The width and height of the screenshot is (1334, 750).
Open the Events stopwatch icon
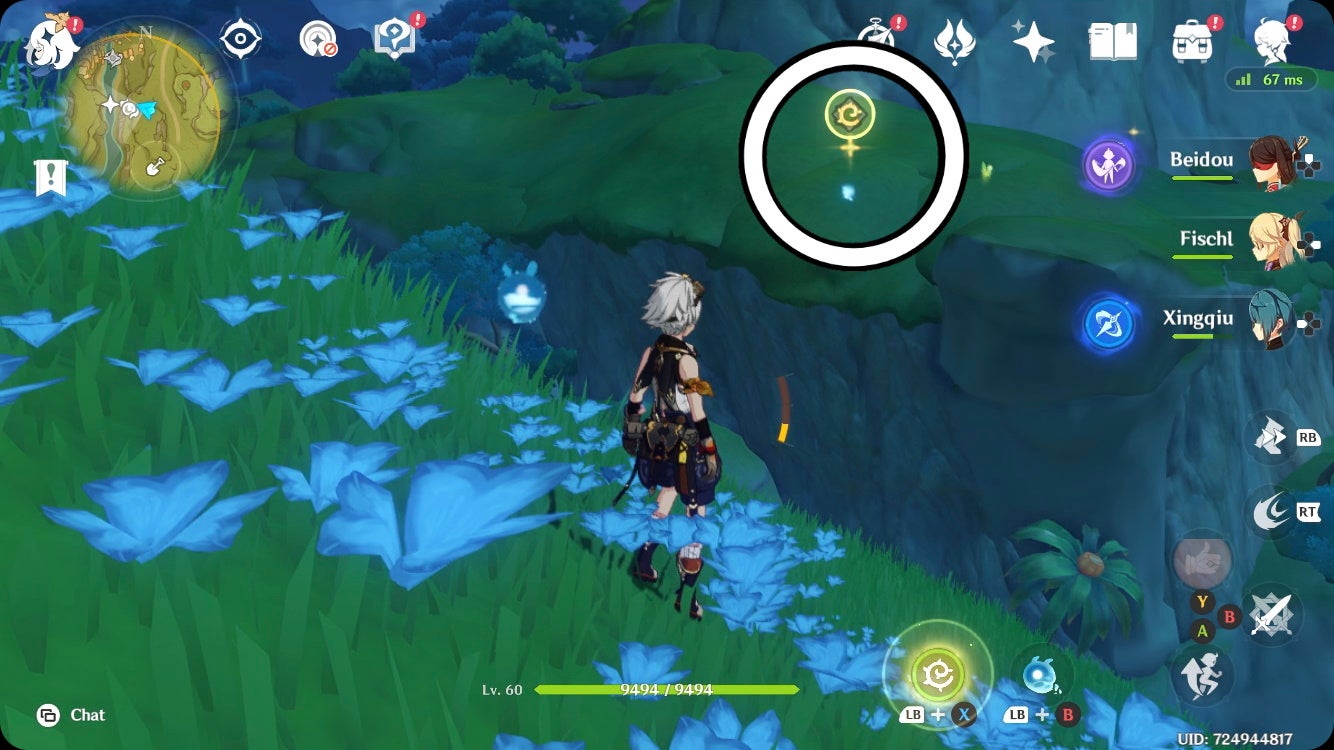[x=879, y=36]
